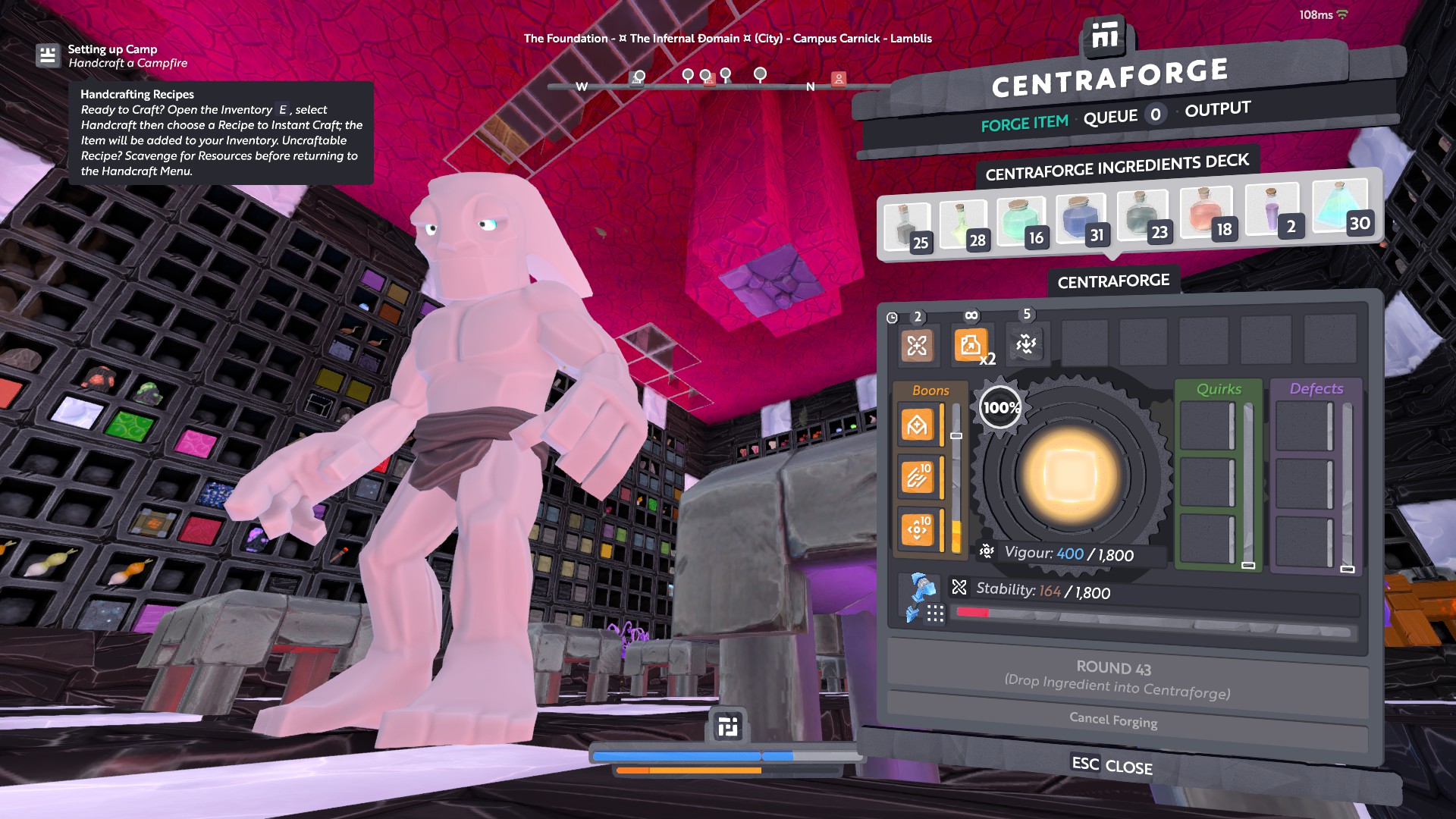Choose the red potion with 18 count
This screenshot has width=1456, height=819.
pos(1206,211)
